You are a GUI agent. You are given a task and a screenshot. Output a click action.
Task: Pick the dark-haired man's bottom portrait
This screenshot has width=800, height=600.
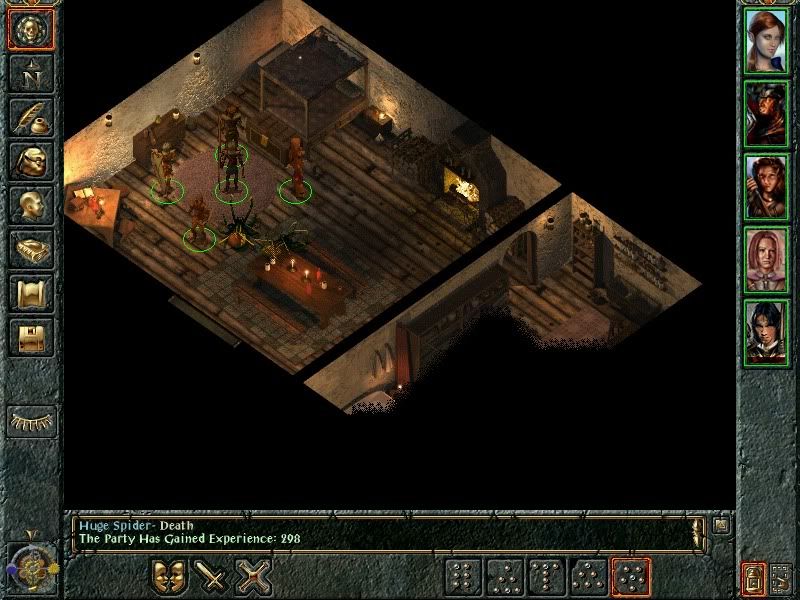tap(766, 332)
